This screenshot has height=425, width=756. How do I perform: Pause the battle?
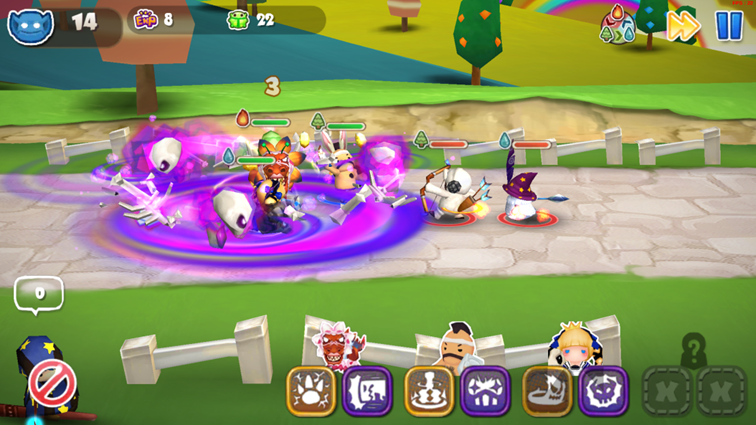click(x=729, y=25)
